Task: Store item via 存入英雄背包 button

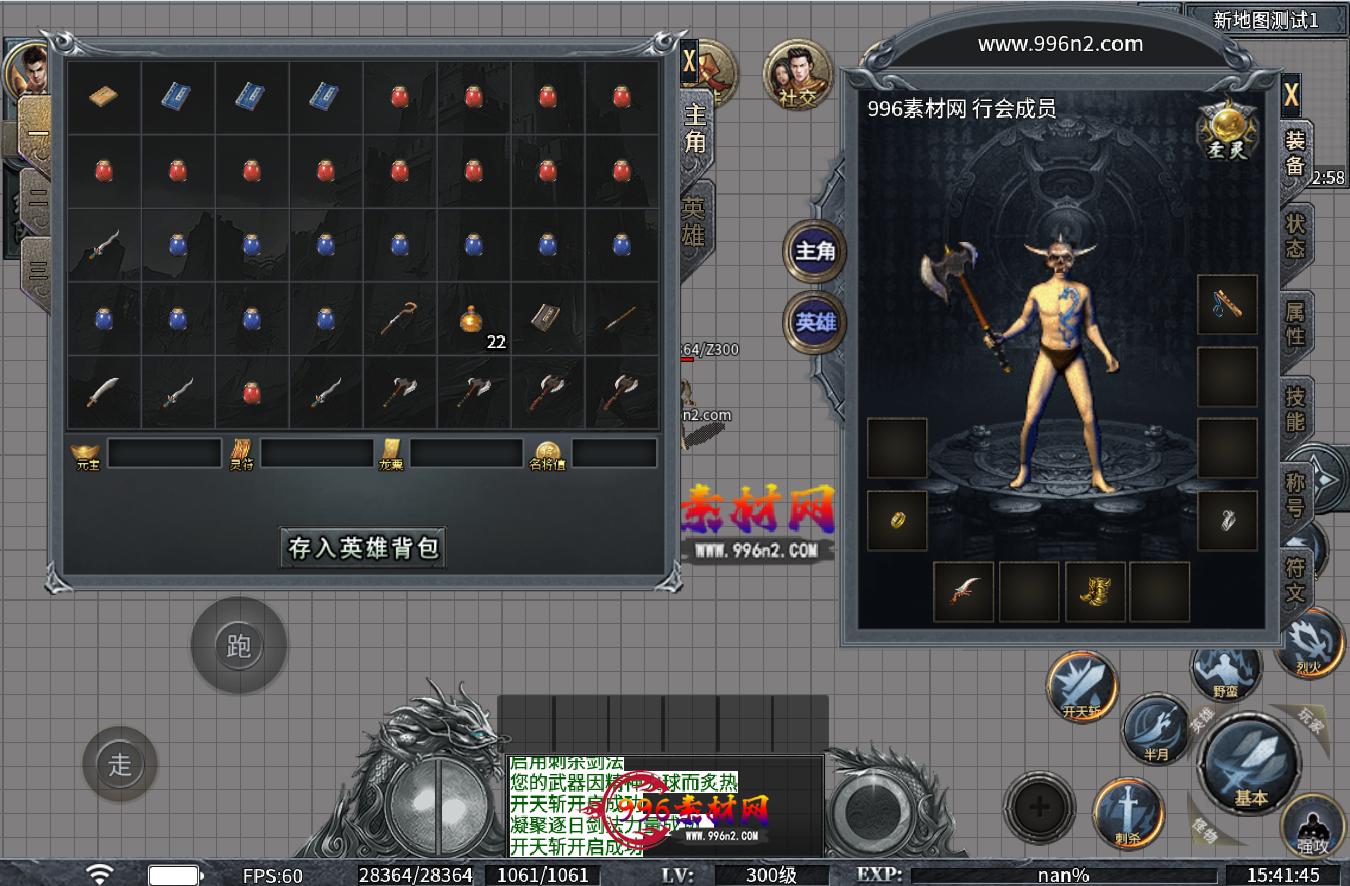Action: pos(363,548)
